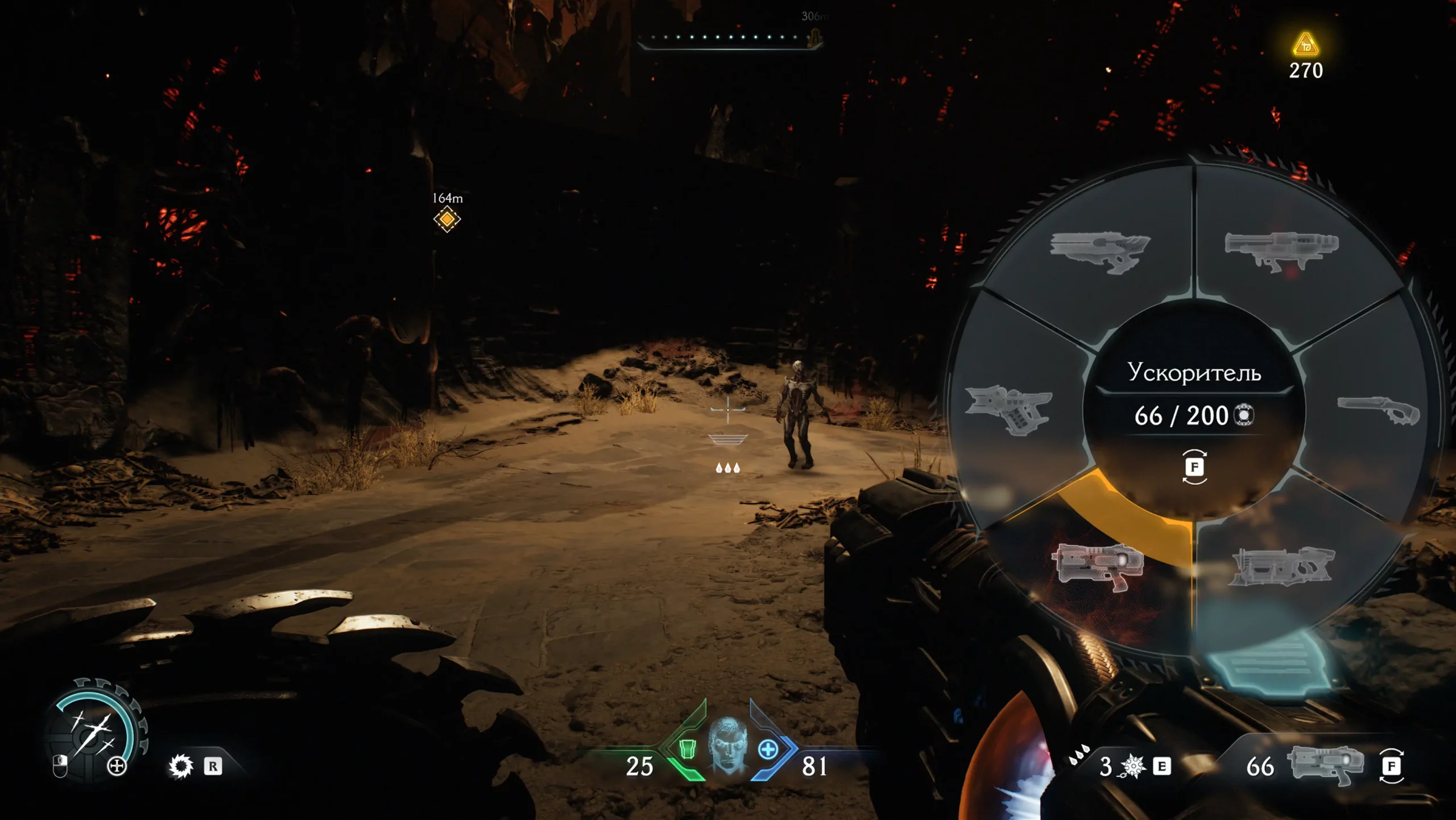Viewport: 1456px width, 820px height.
Task: Choose the long-barreled shotgun from the weapon wheel
Action: pyautogui.click(x=1379, y=410)
